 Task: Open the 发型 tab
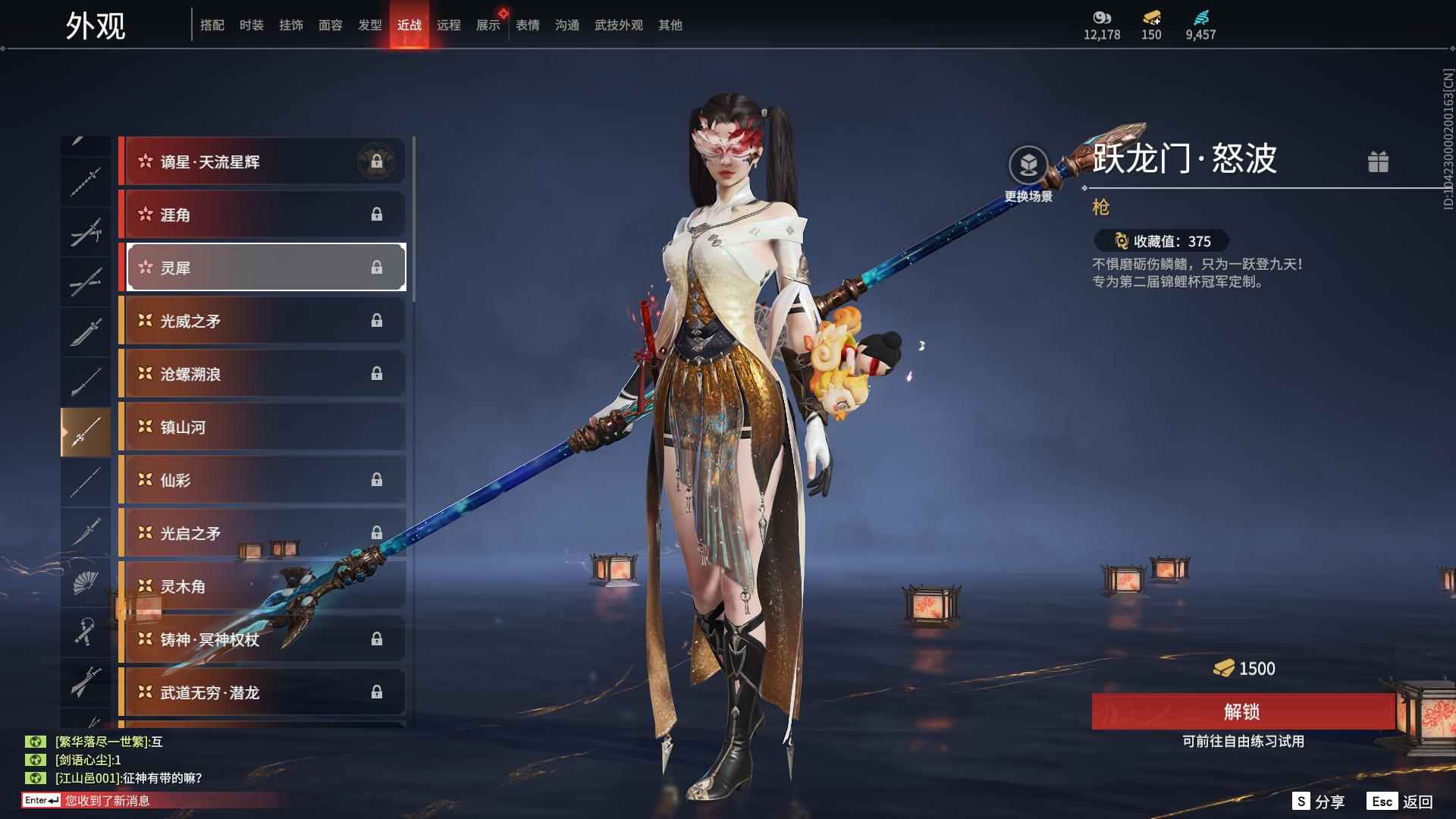[369, 25]
